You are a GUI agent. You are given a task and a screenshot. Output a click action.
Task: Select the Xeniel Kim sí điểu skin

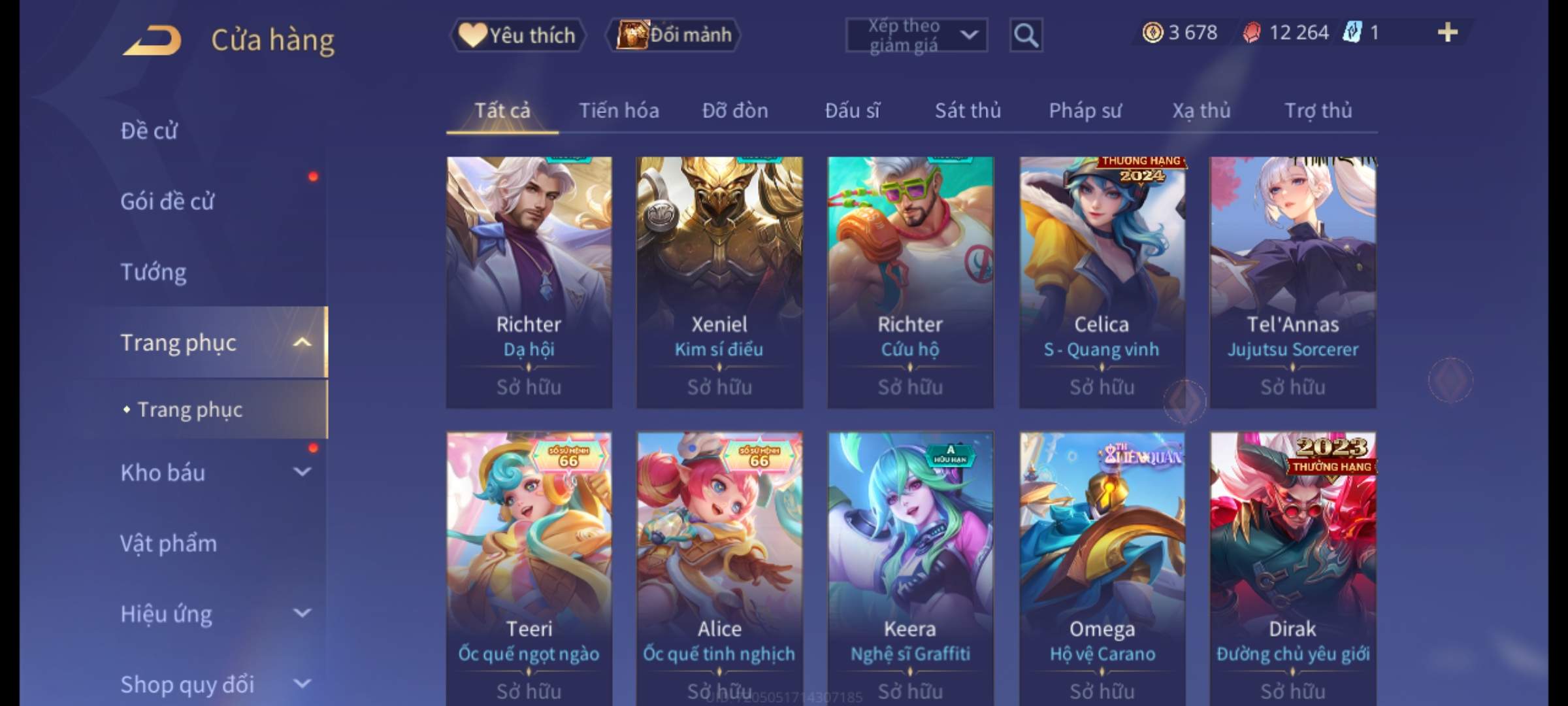[719, 281]
